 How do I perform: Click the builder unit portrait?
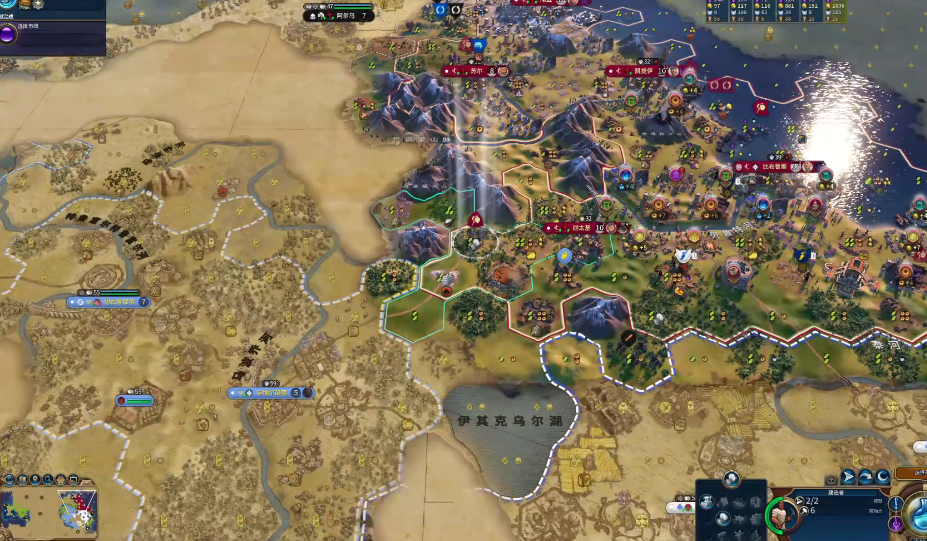[x=782, y=516]
